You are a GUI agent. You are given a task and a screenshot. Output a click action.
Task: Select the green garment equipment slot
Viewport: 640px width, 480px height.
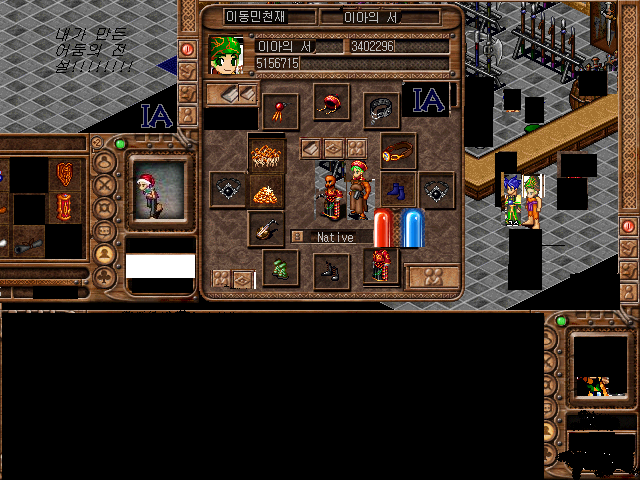pyautogui.click(x=280, y=267)
